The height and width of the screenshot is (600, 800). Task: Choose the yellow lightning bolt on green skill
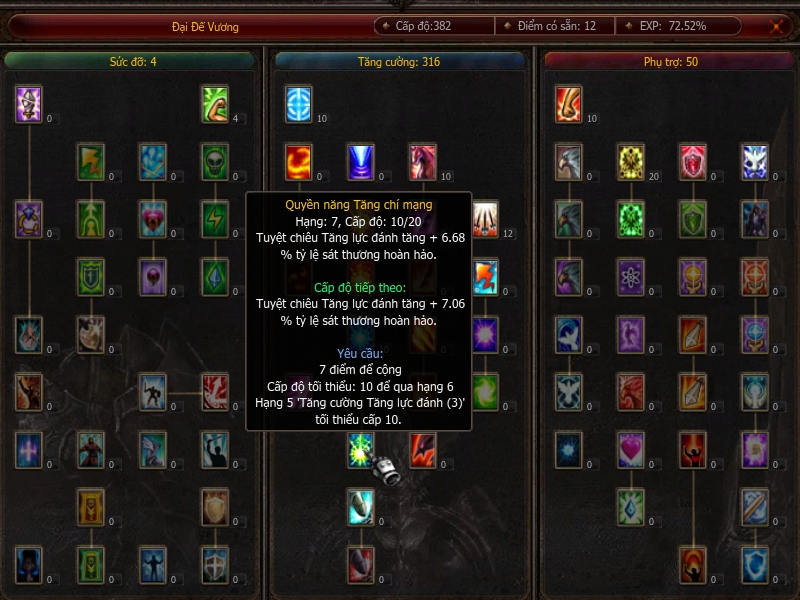click(x=215, y=217)
